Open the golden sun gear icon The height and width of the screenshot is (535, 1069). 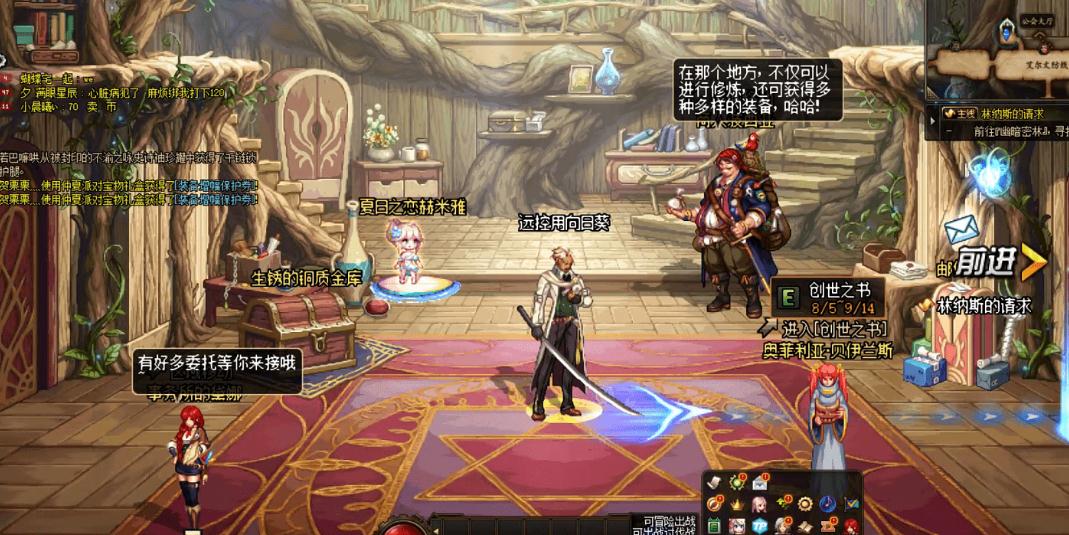point(805,504)
